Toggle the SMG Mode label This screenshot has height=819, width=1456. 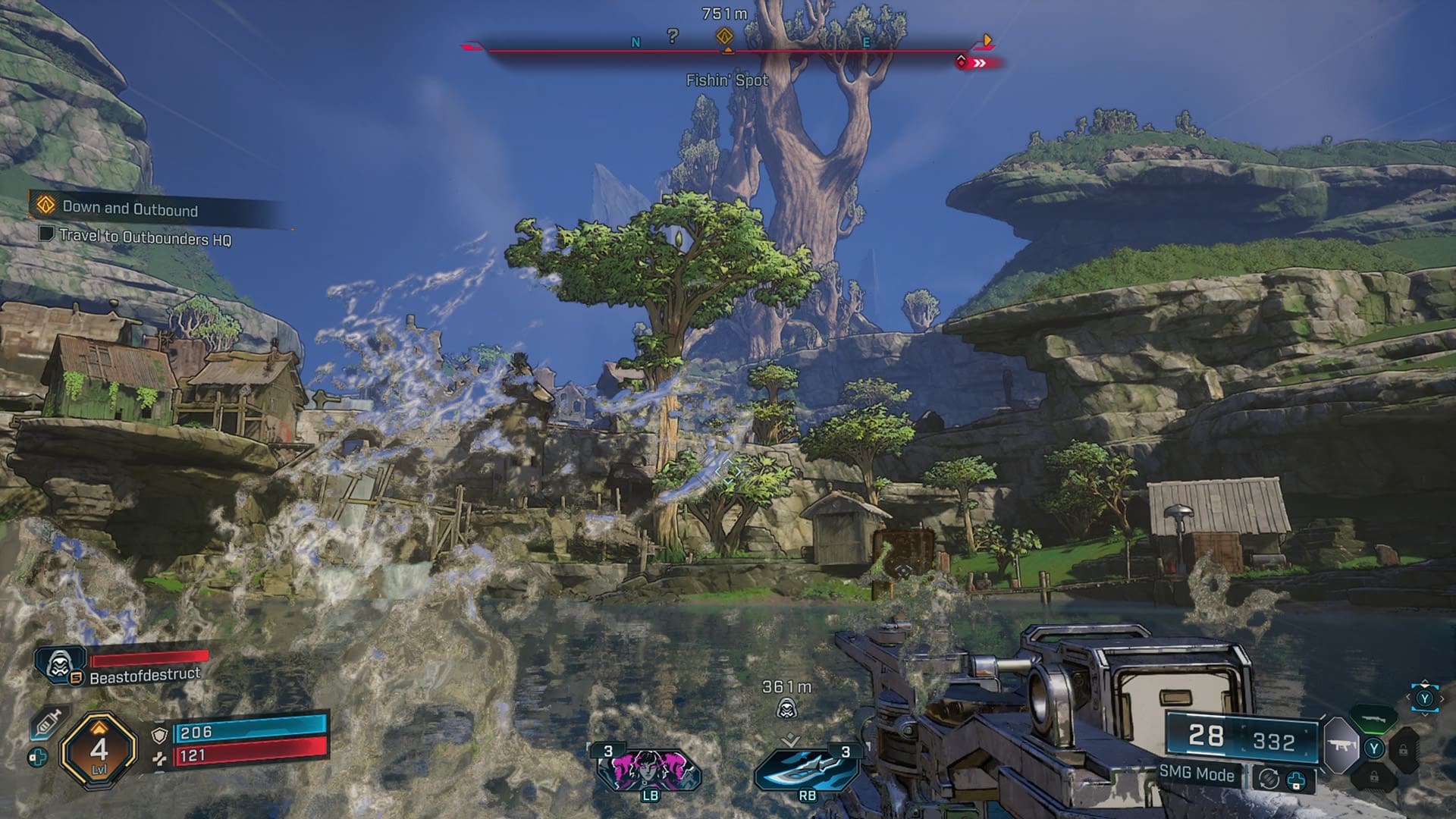(x=1197, y=773)
